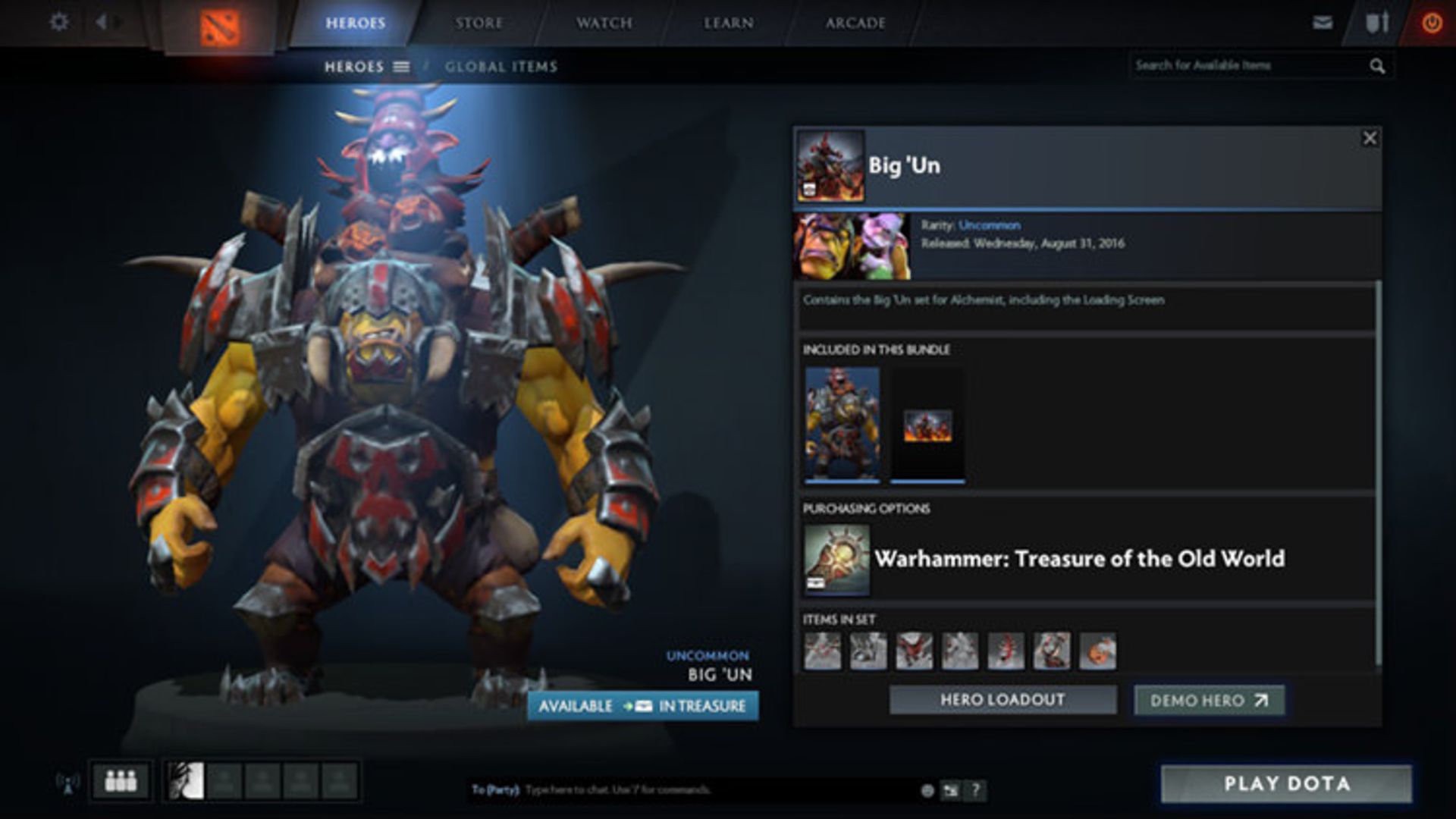Select the Arcade tab
The width and height of the screenshot is (1456, 819).
coord(855,23)
